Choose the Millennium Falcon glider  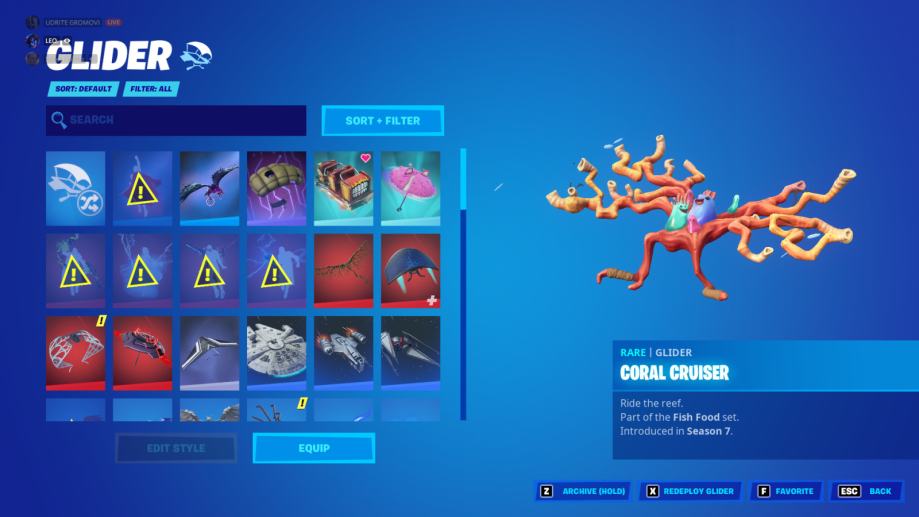coord(276,352)
